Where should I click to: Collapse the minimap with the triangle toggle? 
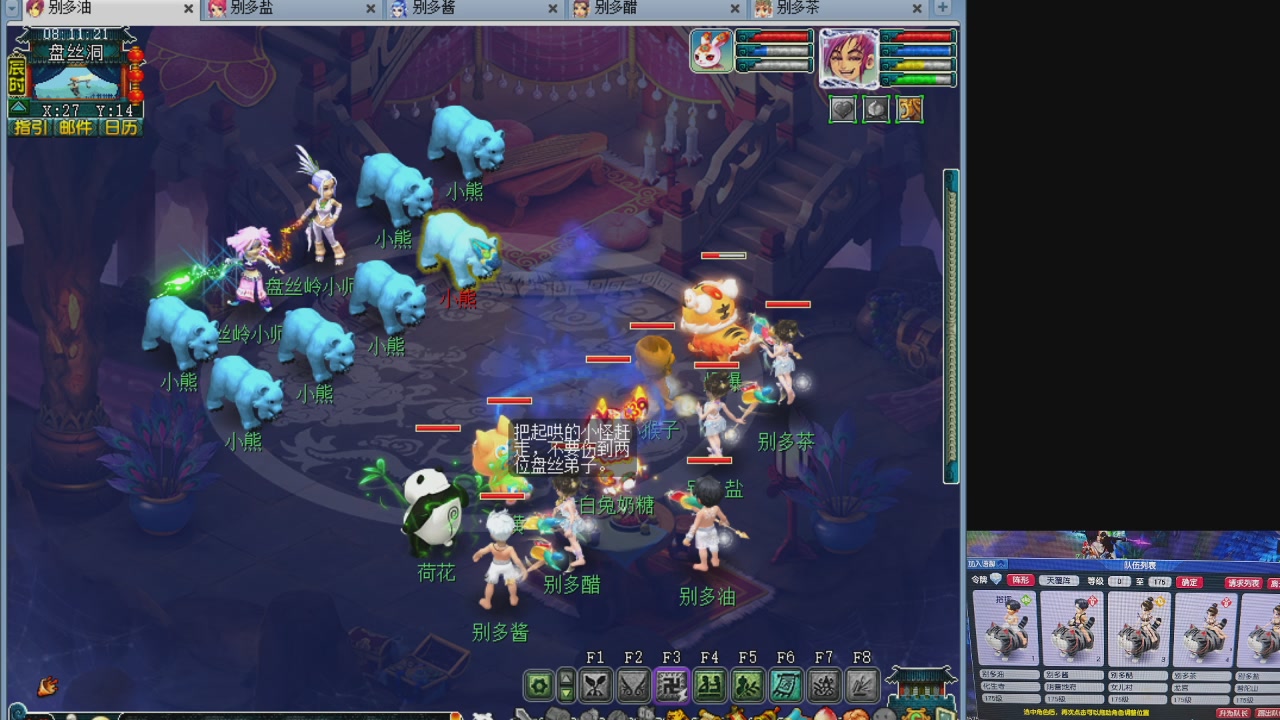pyautogui.click(x=18, y=107)
